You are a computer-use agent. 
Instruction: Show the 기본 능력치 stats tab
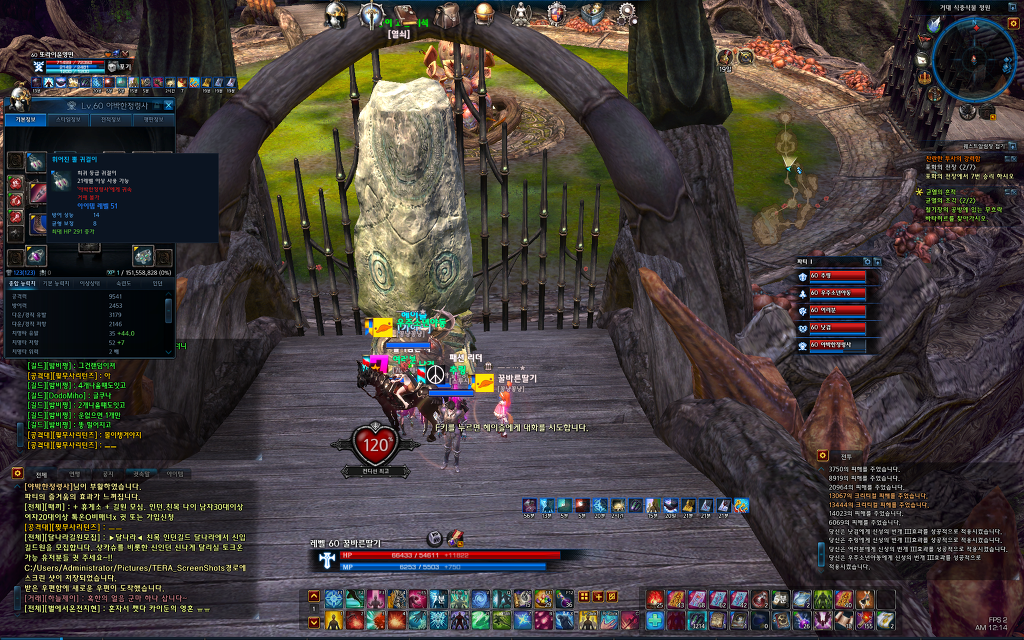(55, 283)
